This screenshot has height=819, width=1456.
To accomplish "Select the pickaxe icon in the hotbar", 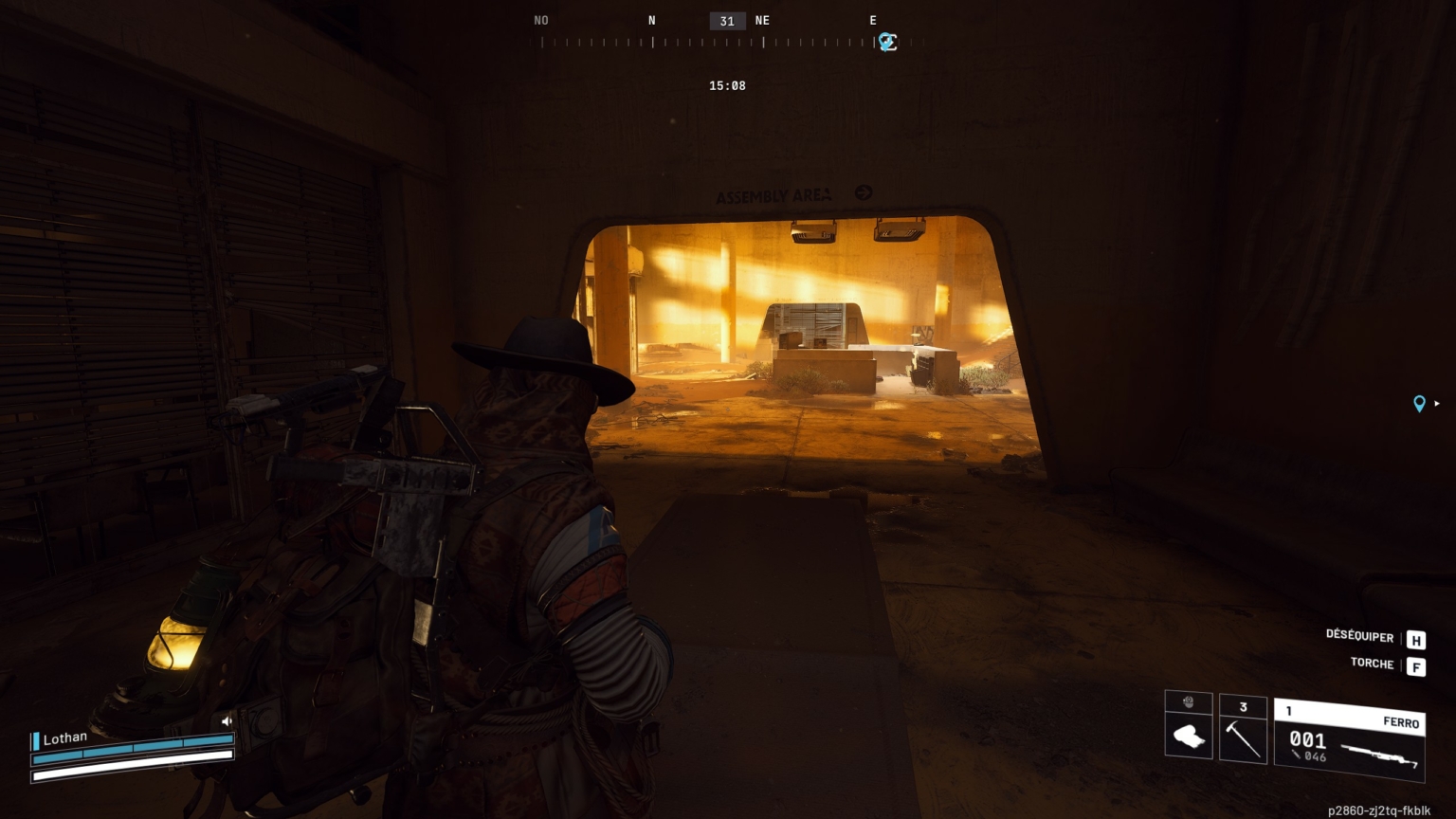I will click(x=1243, y=737).
